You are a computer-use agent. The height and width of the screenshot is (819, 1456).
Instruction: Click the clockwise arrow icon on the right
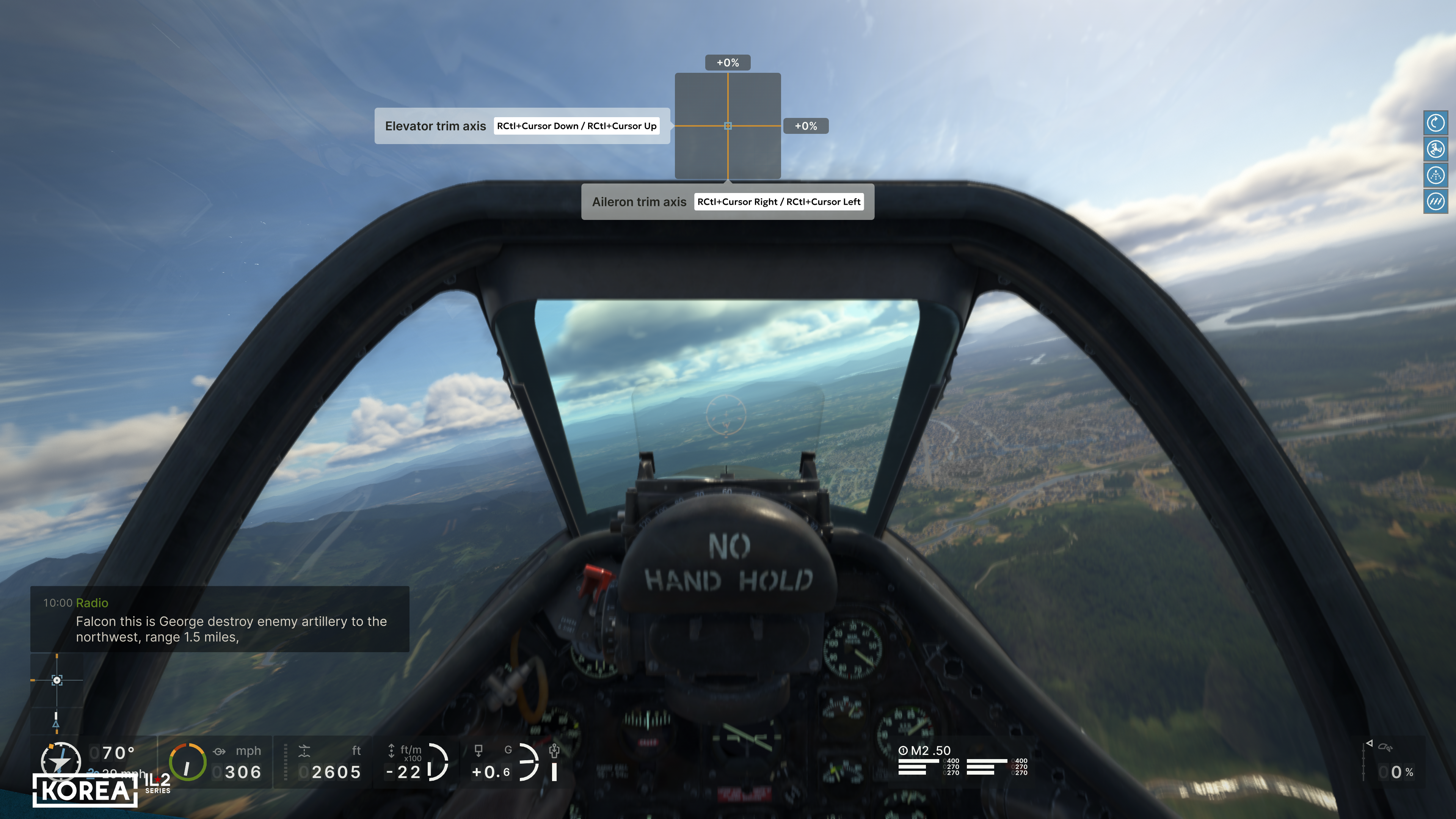[x=1435, y=122]
